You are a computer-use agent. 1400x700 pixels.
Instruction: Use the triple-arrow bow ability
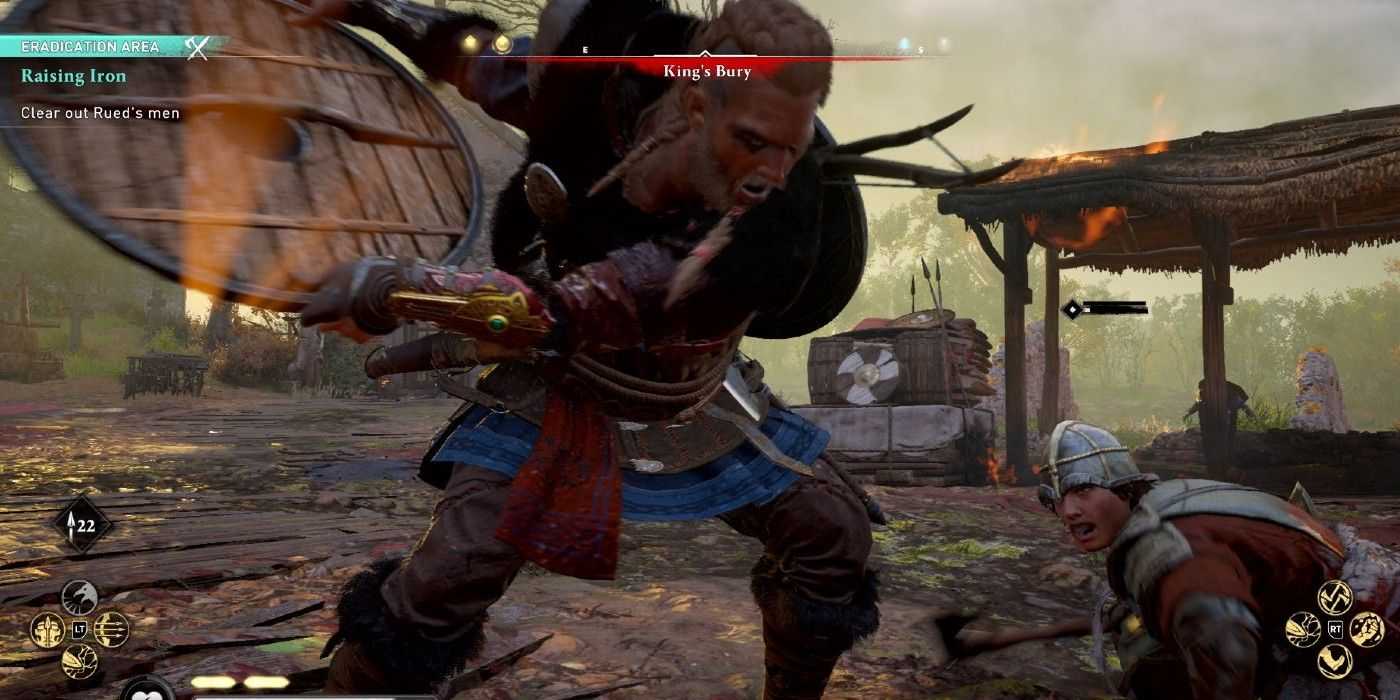tap(111, 629)
